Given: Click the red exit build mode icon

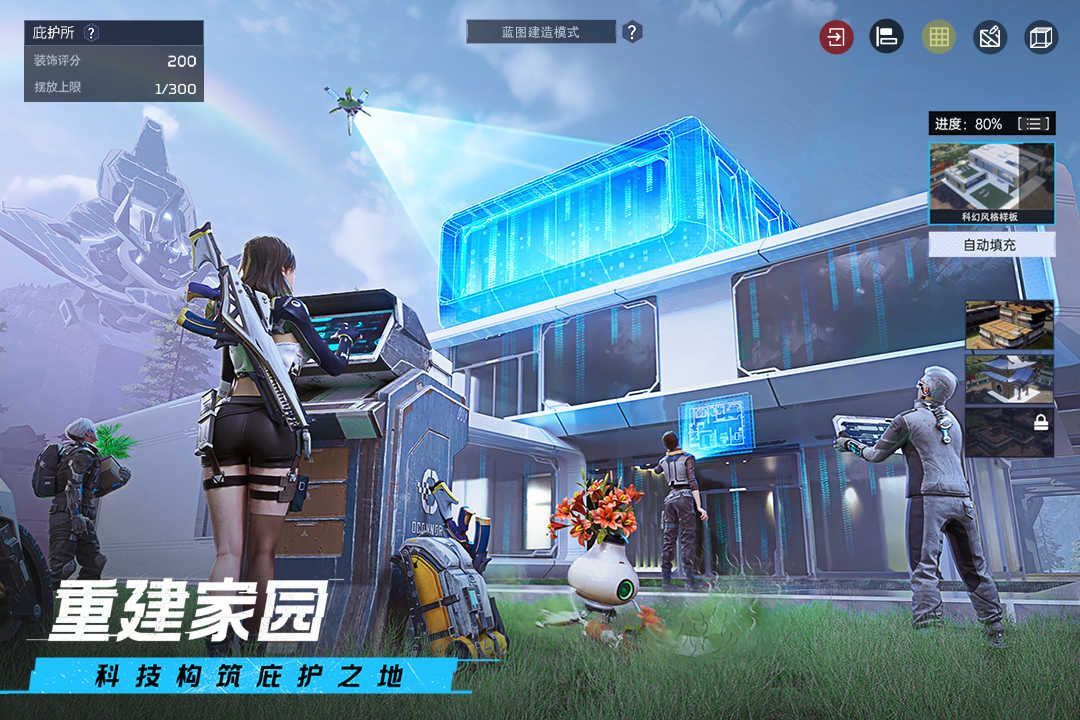Looking at the screenshot, I should [836, 38].
